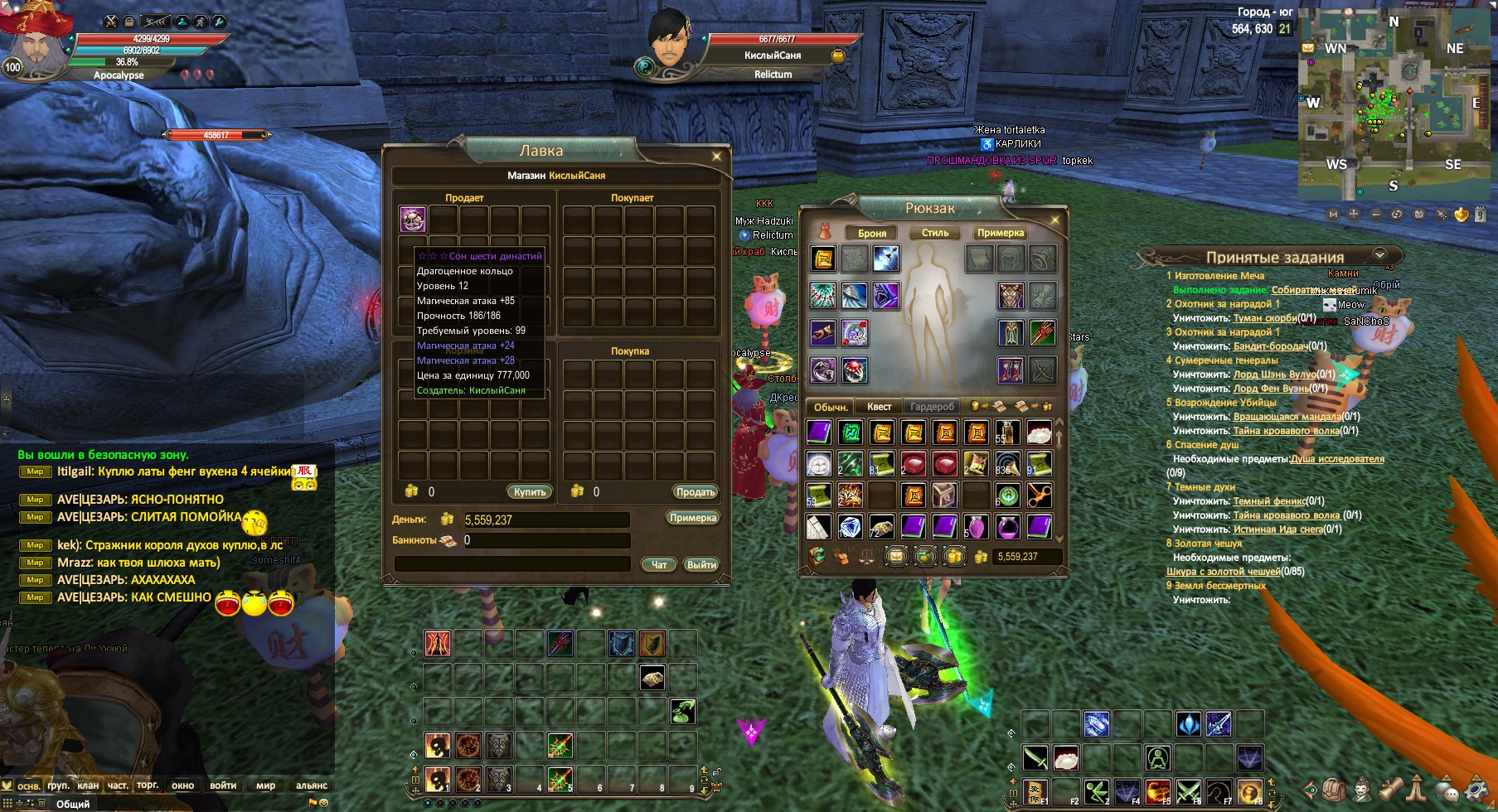Screen dimensions: 1498x812
Task: Switch chat to the мир channel tab
Action: click(265, 785)
